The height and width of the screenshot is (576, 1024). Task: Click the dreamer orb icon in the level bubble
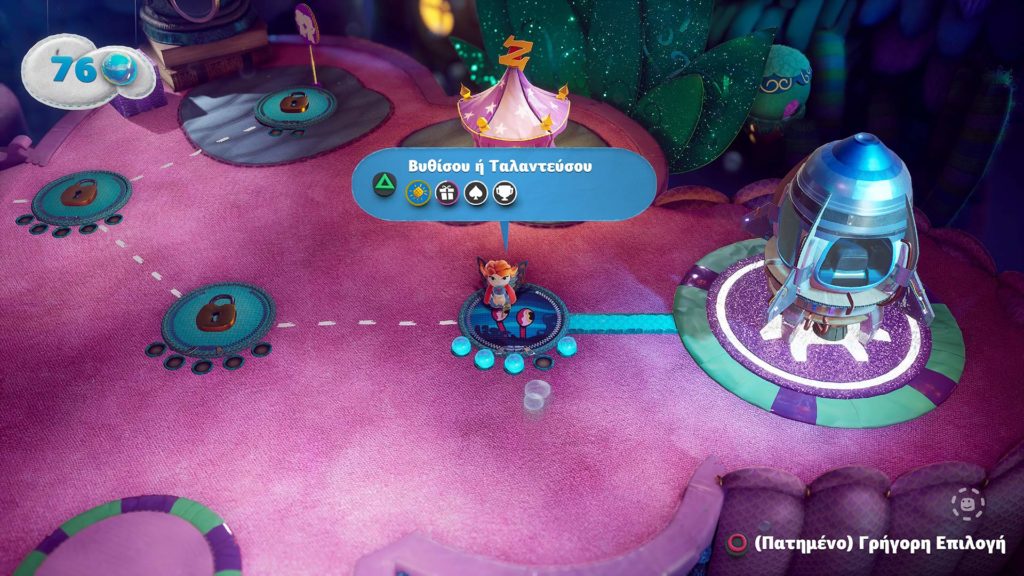(x=418, y=193)
